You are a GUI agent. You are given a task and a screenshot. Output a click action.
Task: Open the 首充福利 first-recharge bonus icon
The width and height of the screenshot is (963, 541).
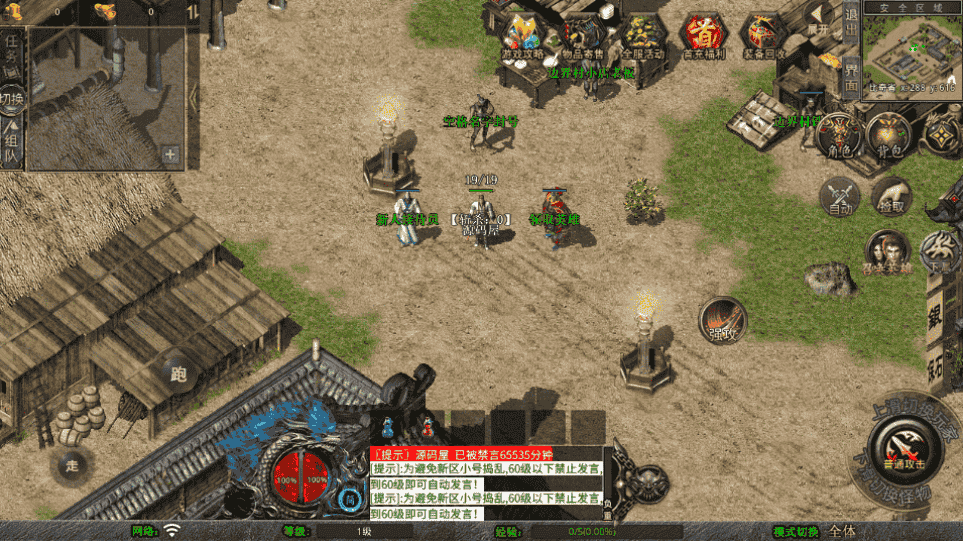pyautogui.click(x=703, y=36)
